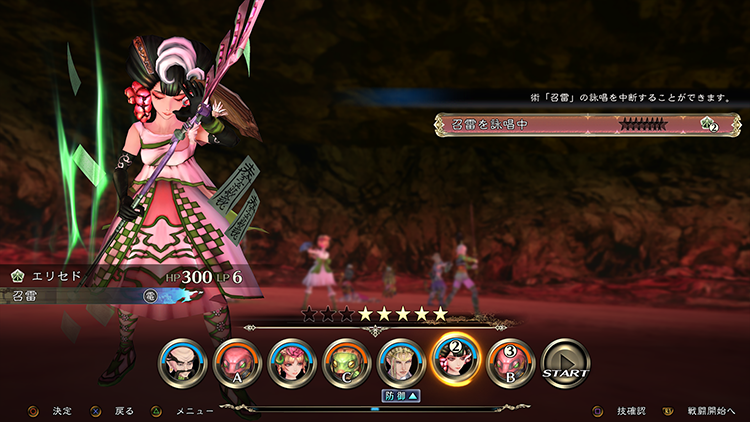
Task: Choose enemy A's red creature portrait
Action: pos(237,364)
